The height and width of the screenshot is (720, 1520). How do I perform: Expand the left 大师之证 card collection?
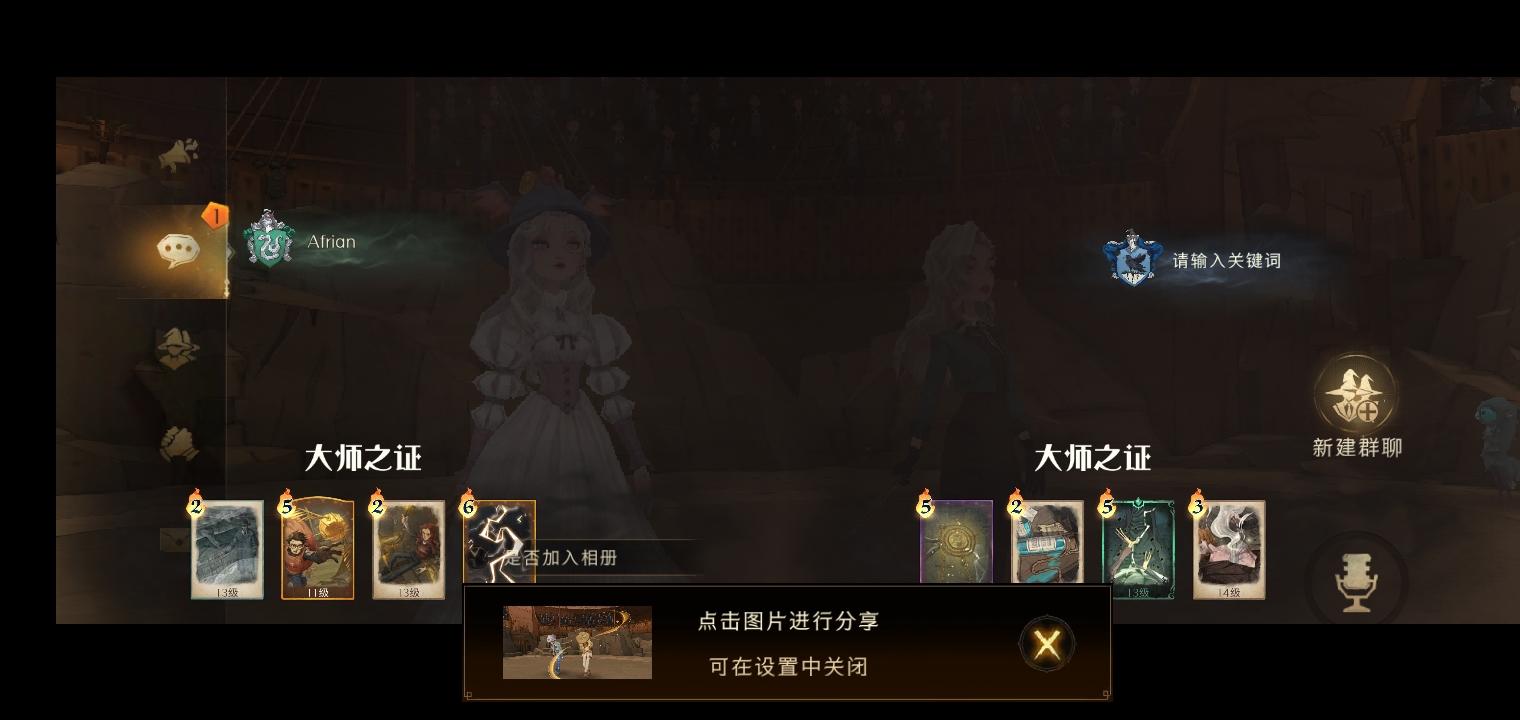pyautogui.click(x=362, y=458)
